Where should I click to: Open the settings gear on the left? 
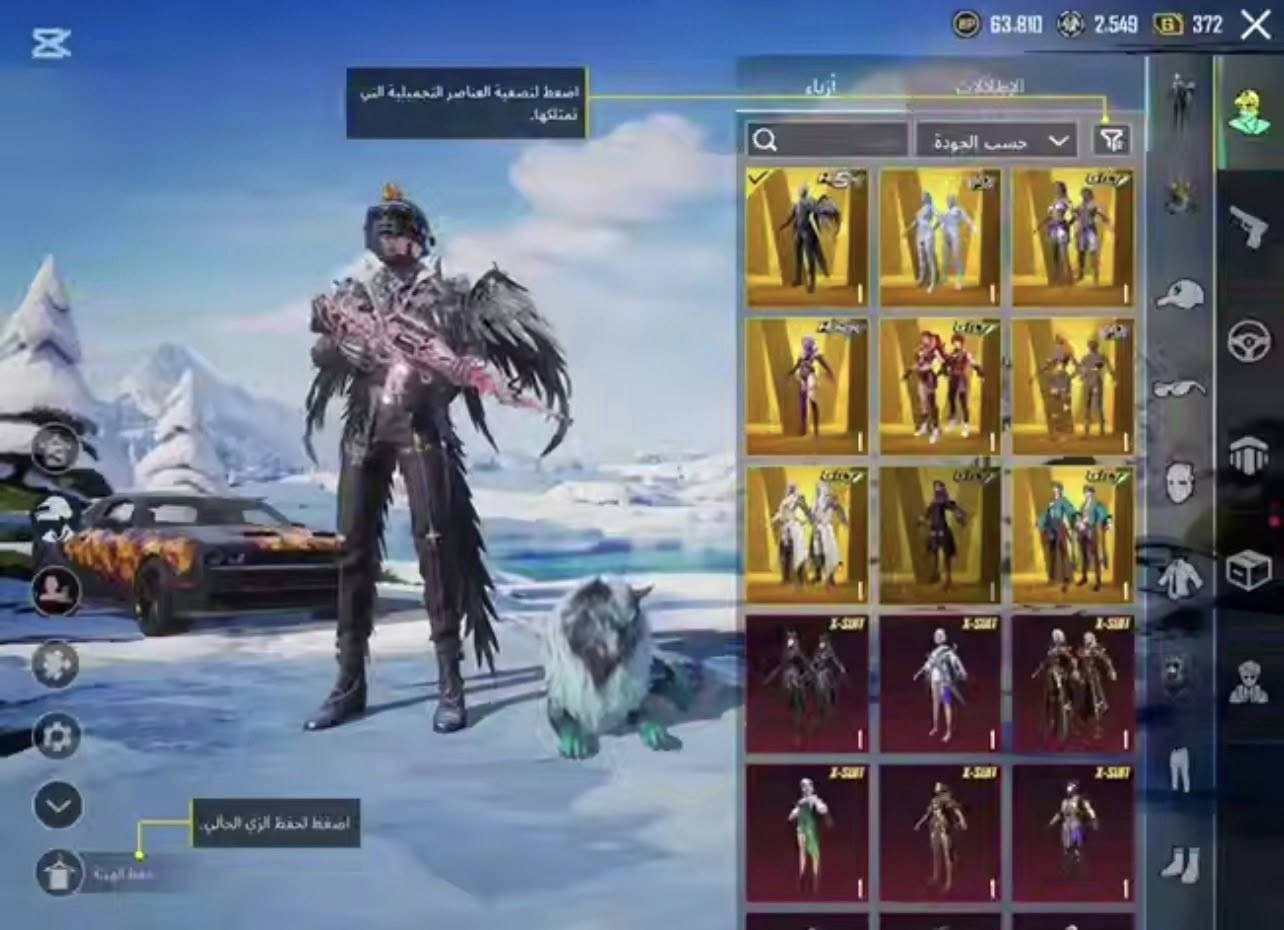[57, 736]
